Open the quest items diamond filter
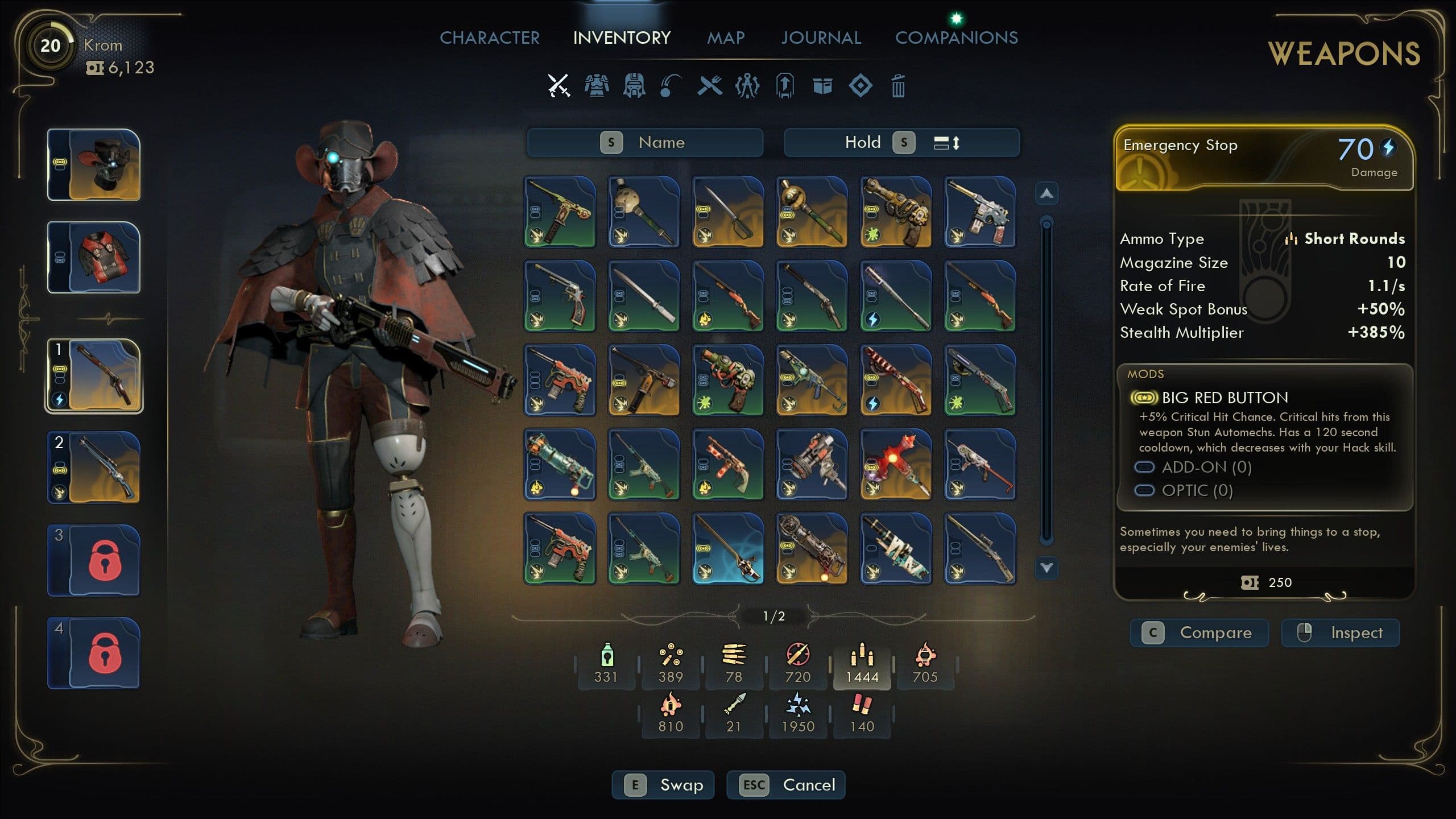 (x=861, y=86)
